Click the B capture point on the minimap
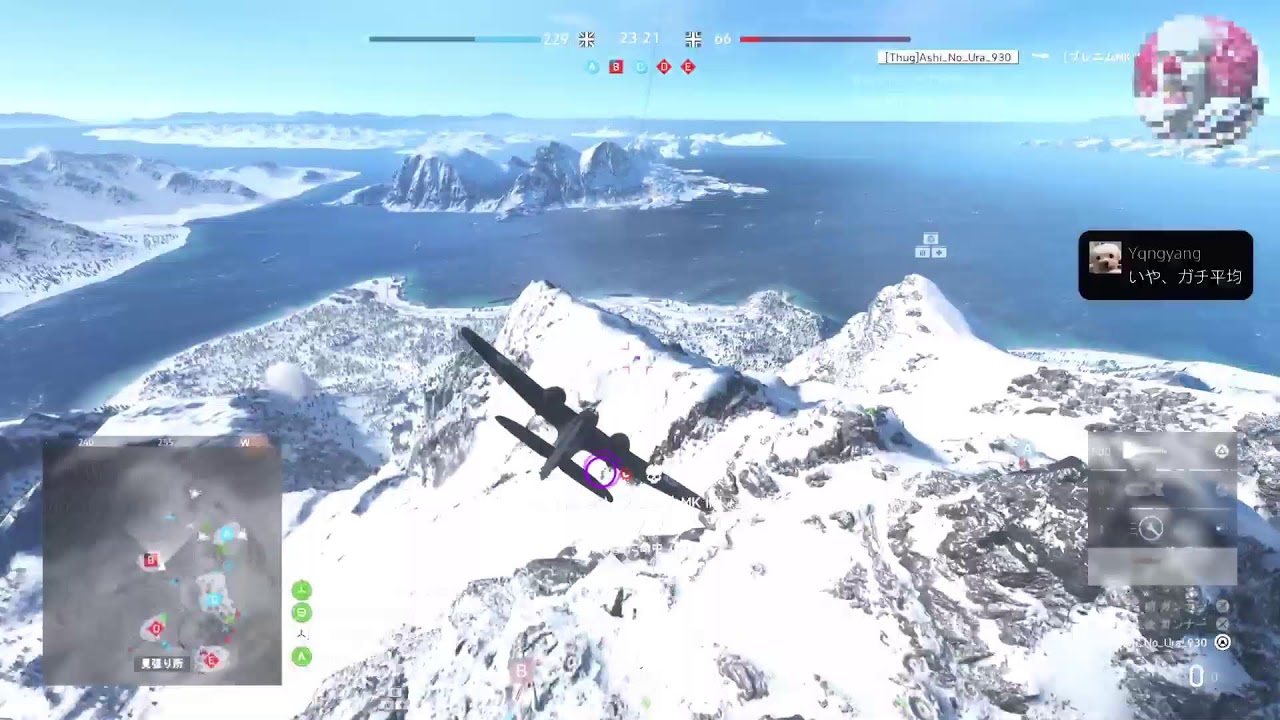Viewport: 1280px width, 720px height. point(151,560)
